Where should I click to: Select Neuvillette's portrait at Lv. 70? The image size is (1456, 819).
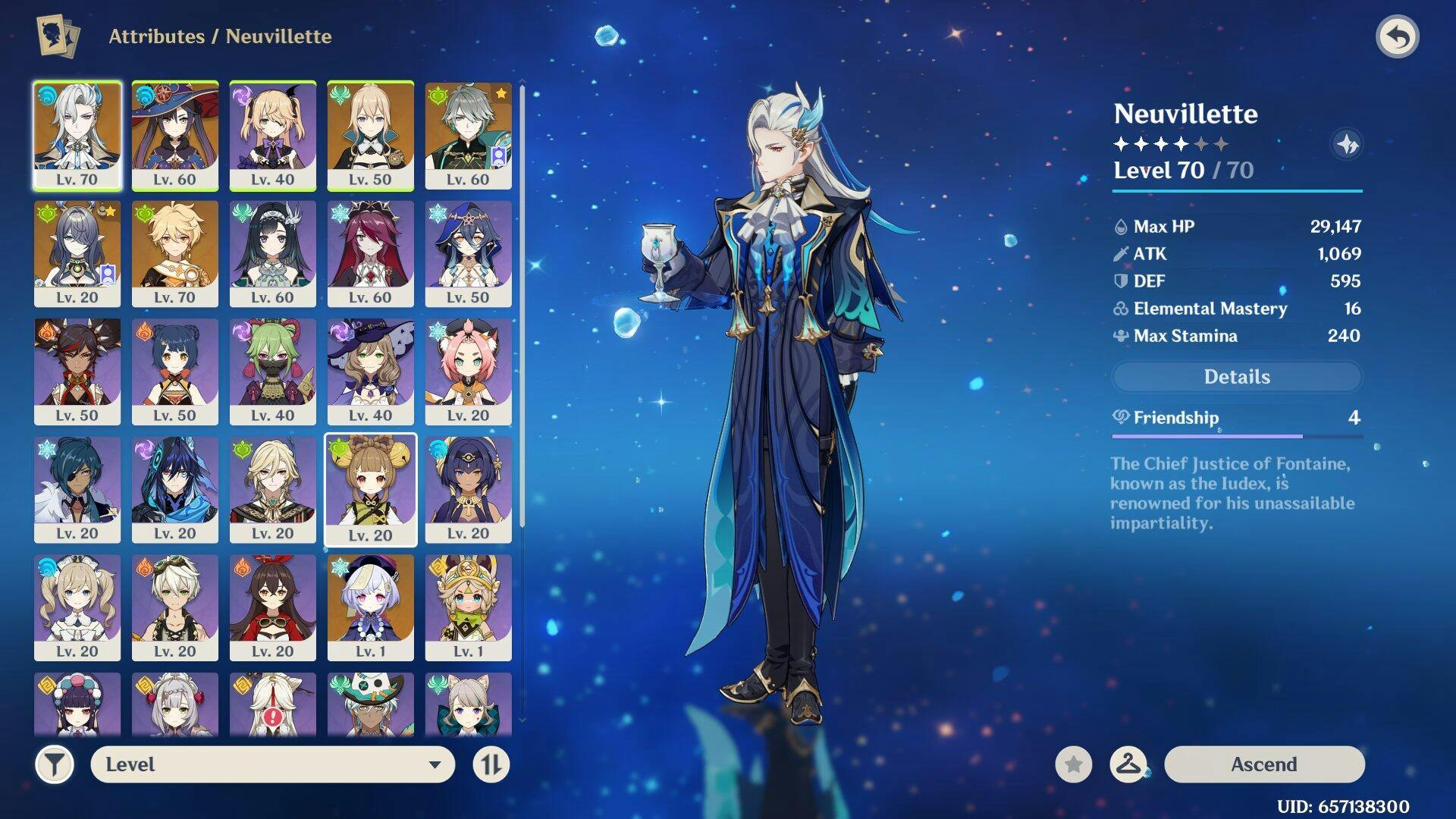77,135
